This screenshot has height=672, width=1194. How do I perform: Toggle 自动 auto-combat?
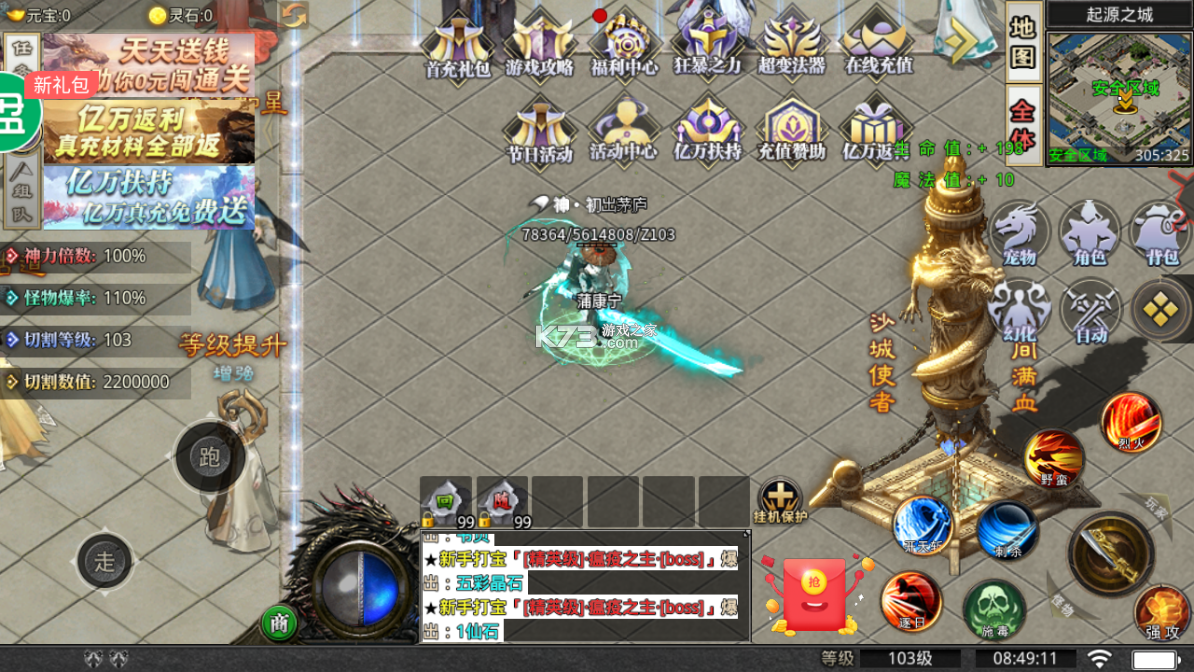point(1089,310)
